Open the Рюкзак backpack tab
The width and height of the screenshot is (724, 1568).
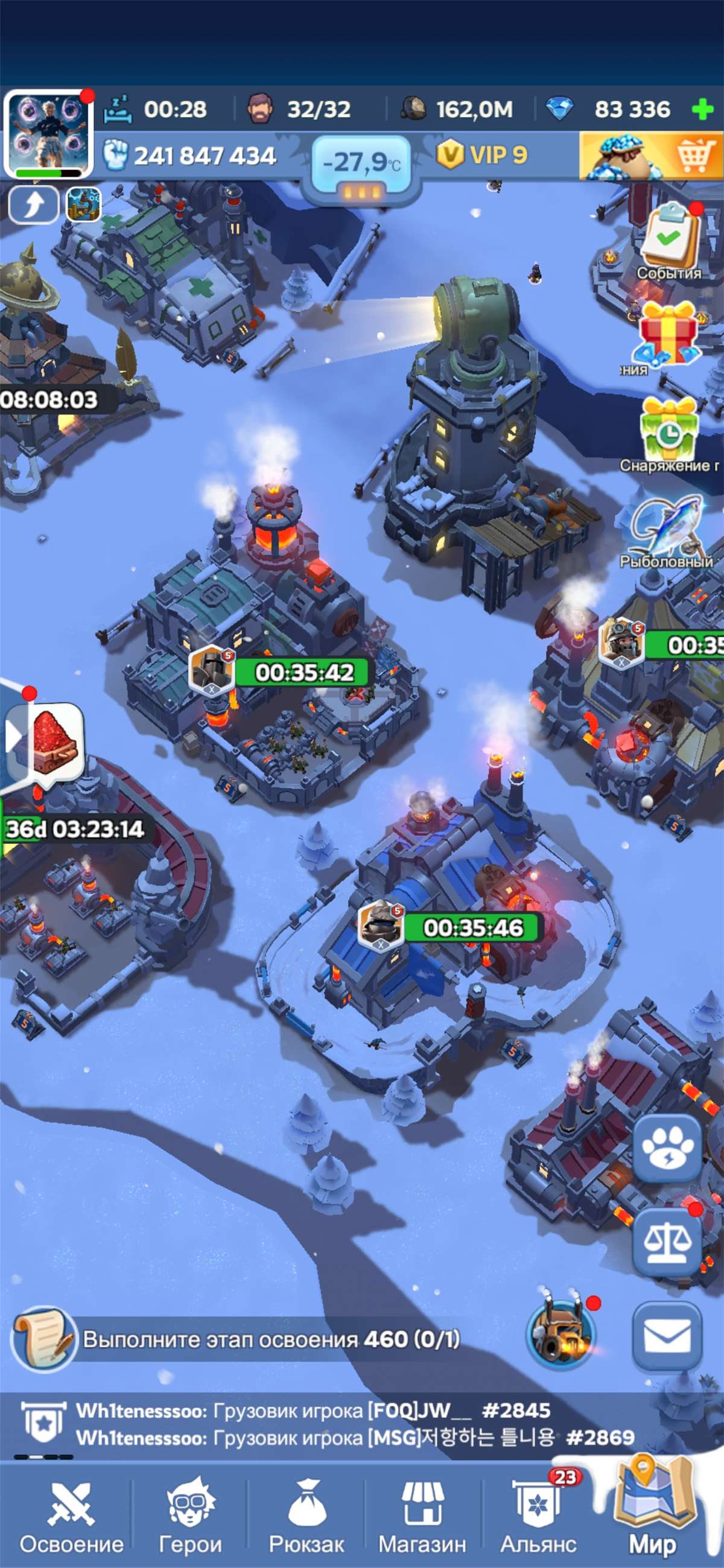coord(306,1517)
